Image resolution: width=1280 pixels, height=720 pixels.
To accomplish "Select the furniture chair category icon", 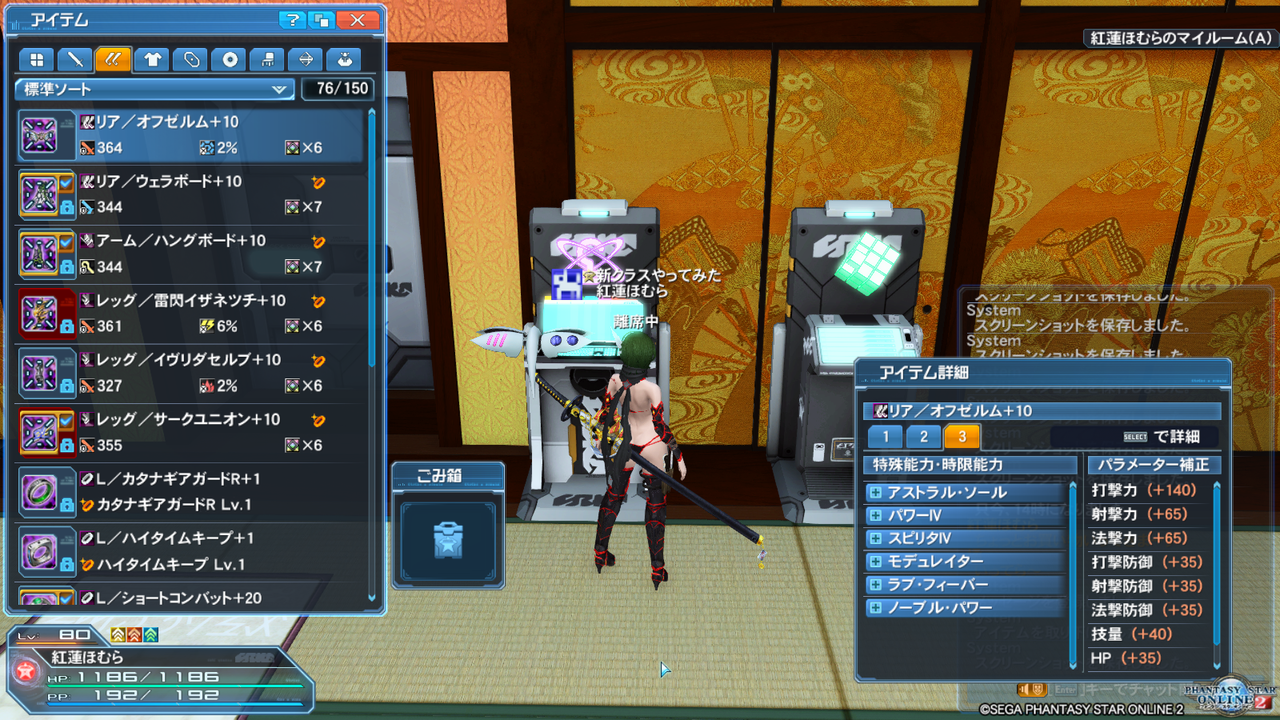I will coord(268,59).
